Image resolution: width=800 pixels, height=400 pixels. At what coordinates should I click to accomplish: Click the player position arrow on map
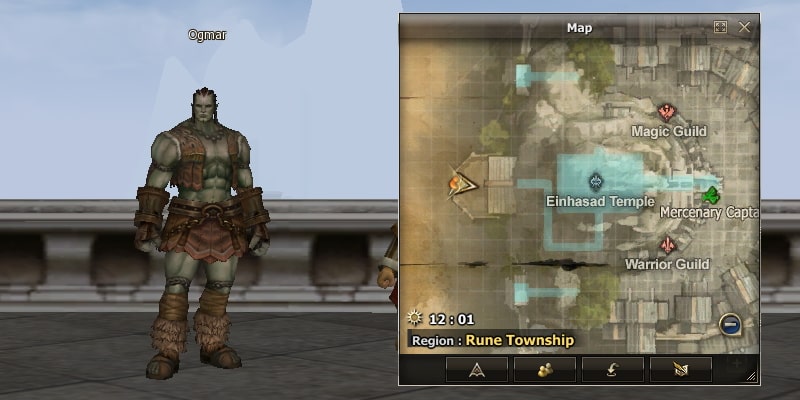coord(463,183)
